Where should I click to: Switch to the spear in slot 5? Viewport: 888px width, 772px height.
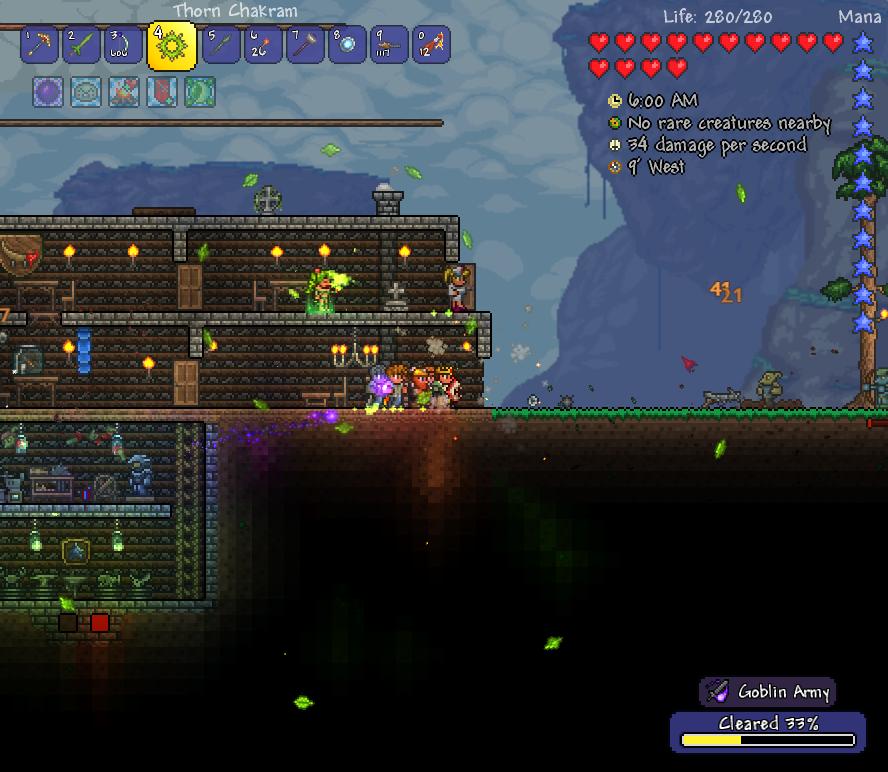[221, 45]
